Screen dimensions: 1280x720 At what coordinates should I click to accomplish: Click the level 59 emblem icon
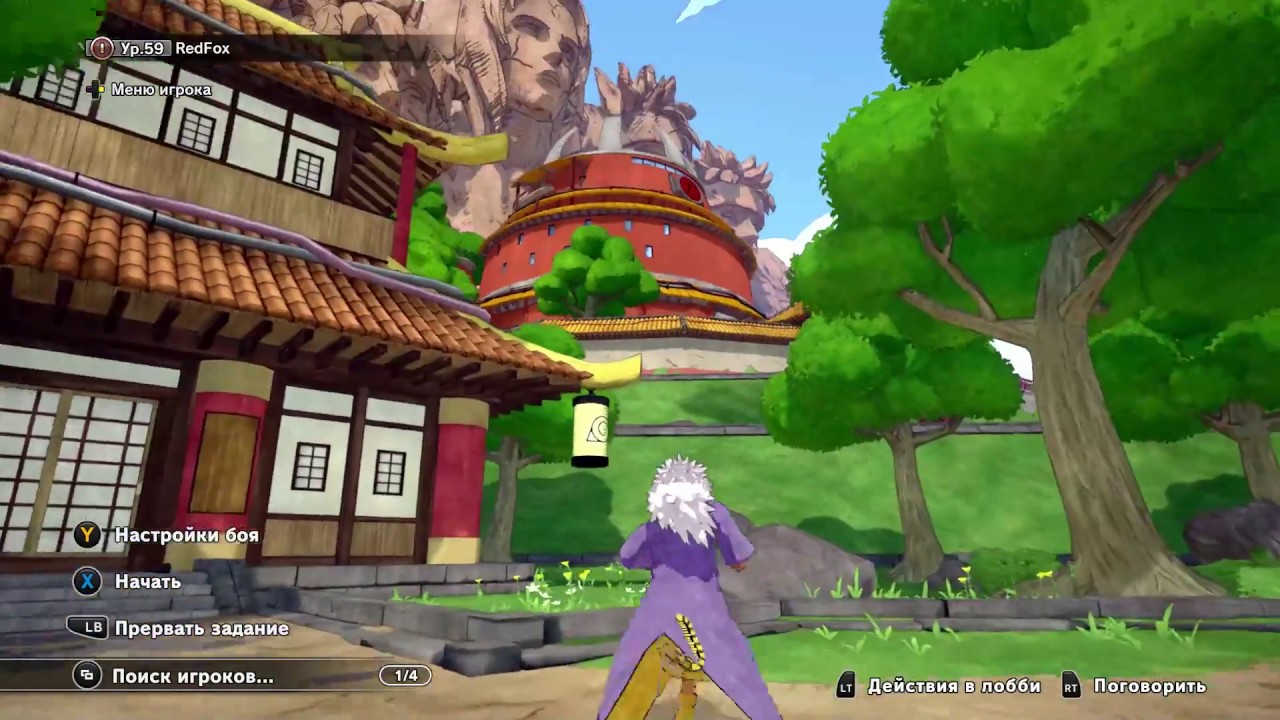pos(100,47)
